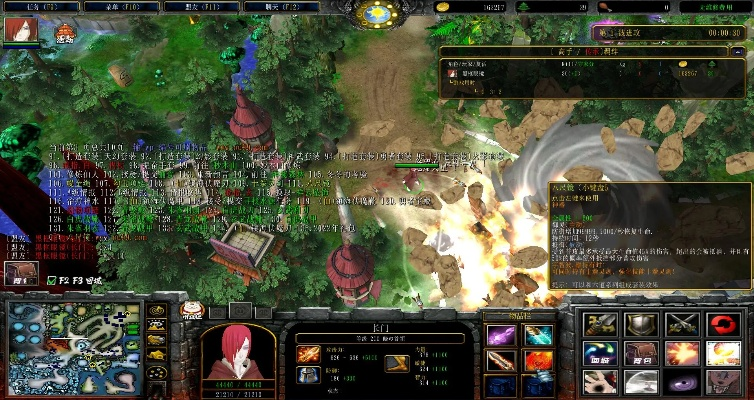Use the 回城 return-to-town command
Image resolution: width=754 pixels, height=400 pixels.
599,353
